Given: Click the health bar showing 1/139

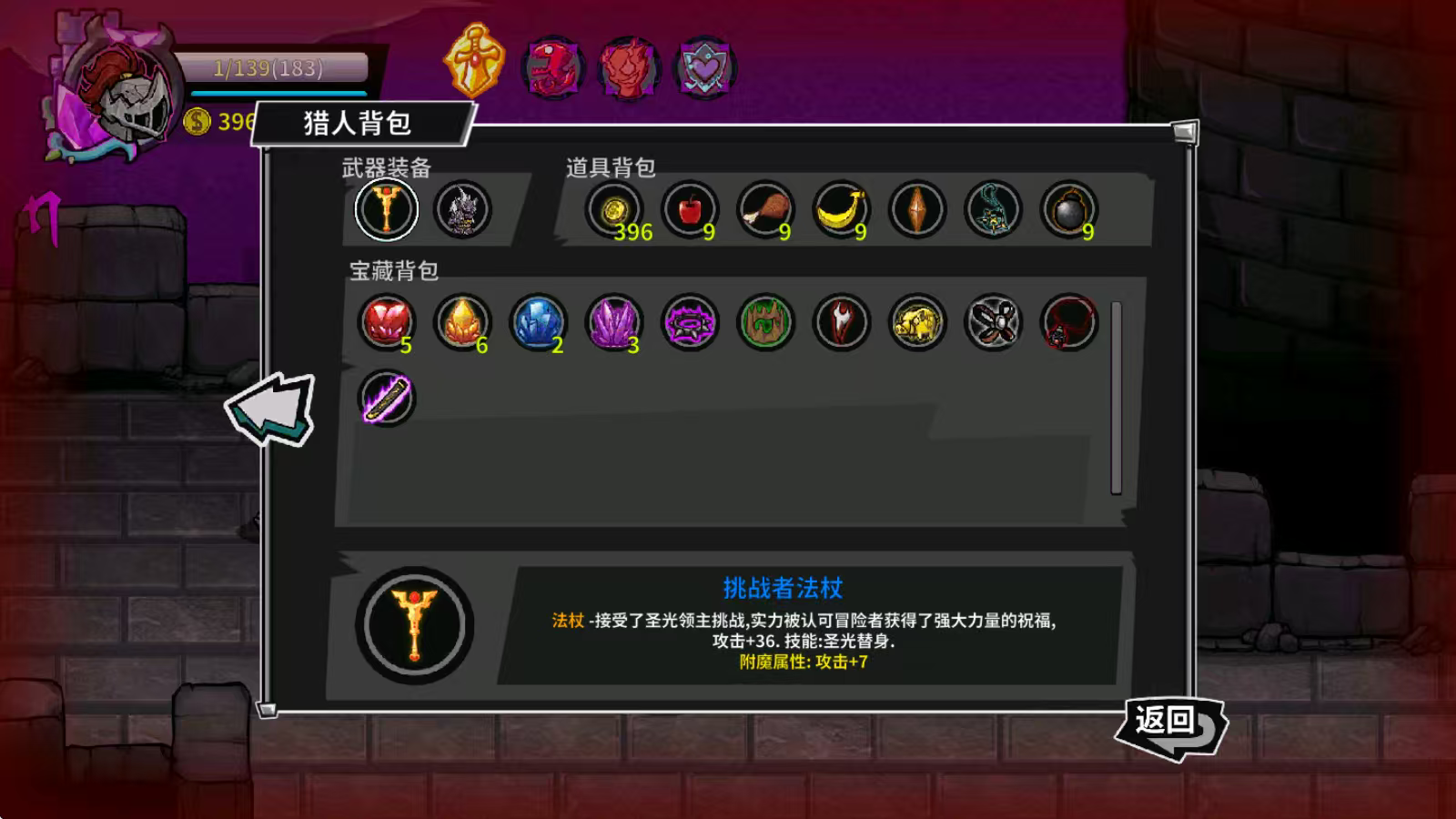Looking at the screenshot, I should coord(268,66).
